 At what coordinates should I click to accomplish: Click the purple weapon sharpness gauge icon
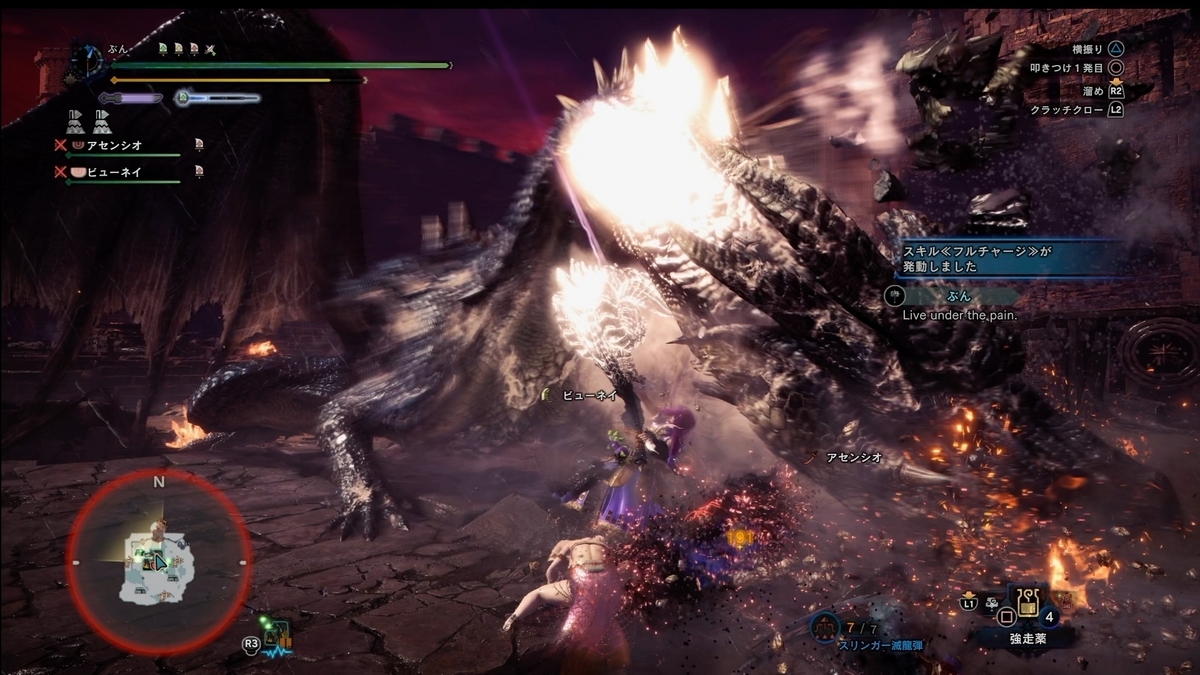(x=129, y=98)
